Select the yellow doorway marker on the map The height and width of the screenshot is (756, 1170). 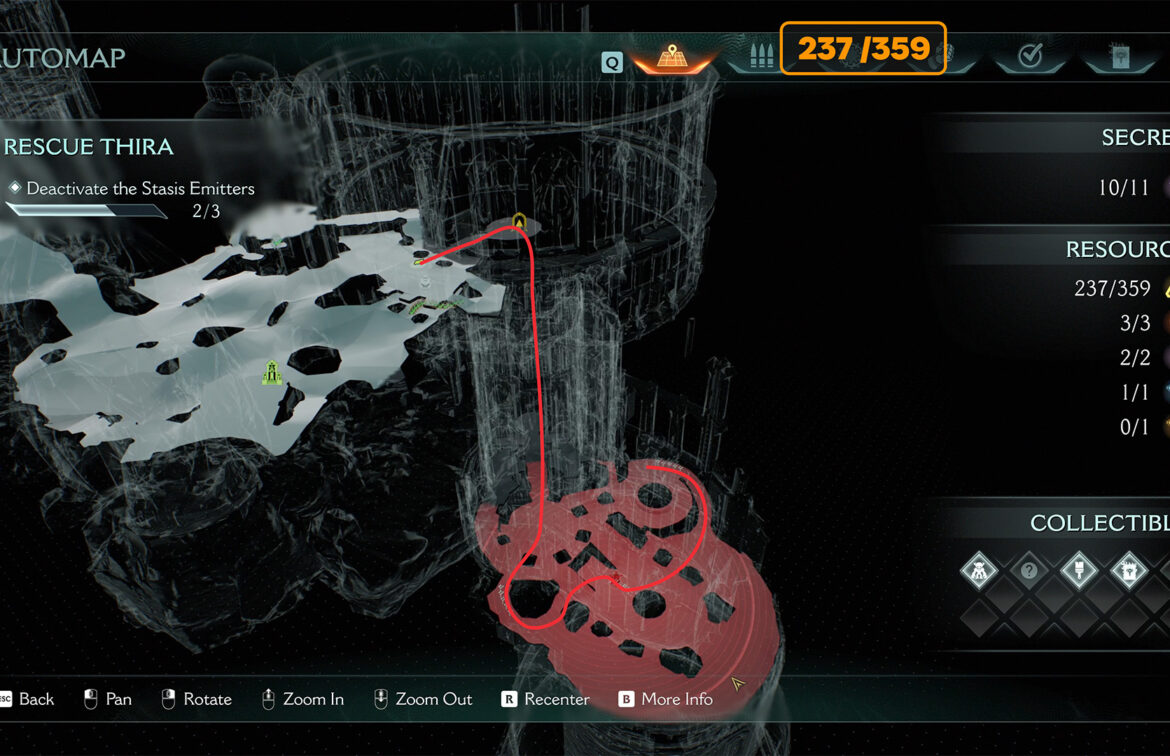(x=519, y=221)
